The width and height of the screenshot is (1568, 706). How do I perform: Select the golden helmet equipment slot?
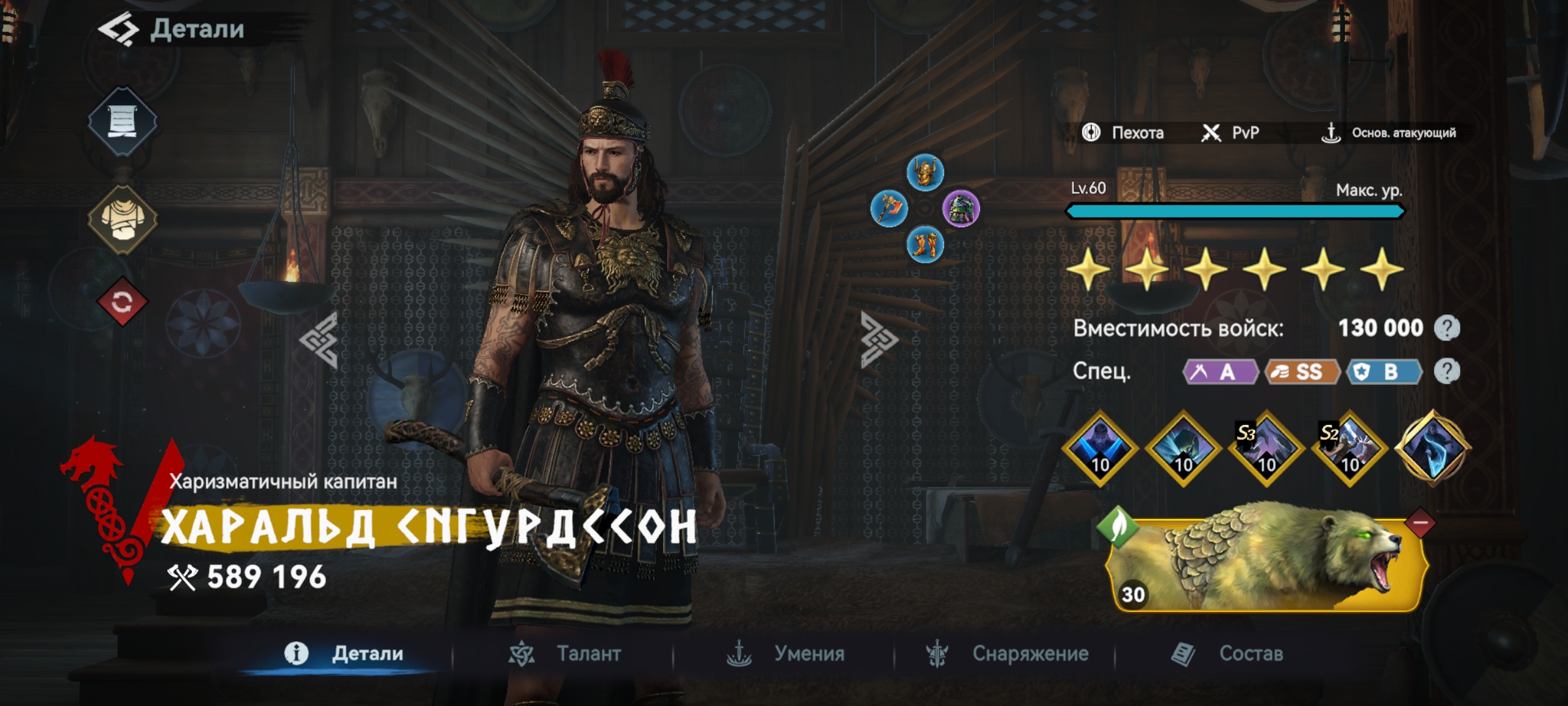925,173
